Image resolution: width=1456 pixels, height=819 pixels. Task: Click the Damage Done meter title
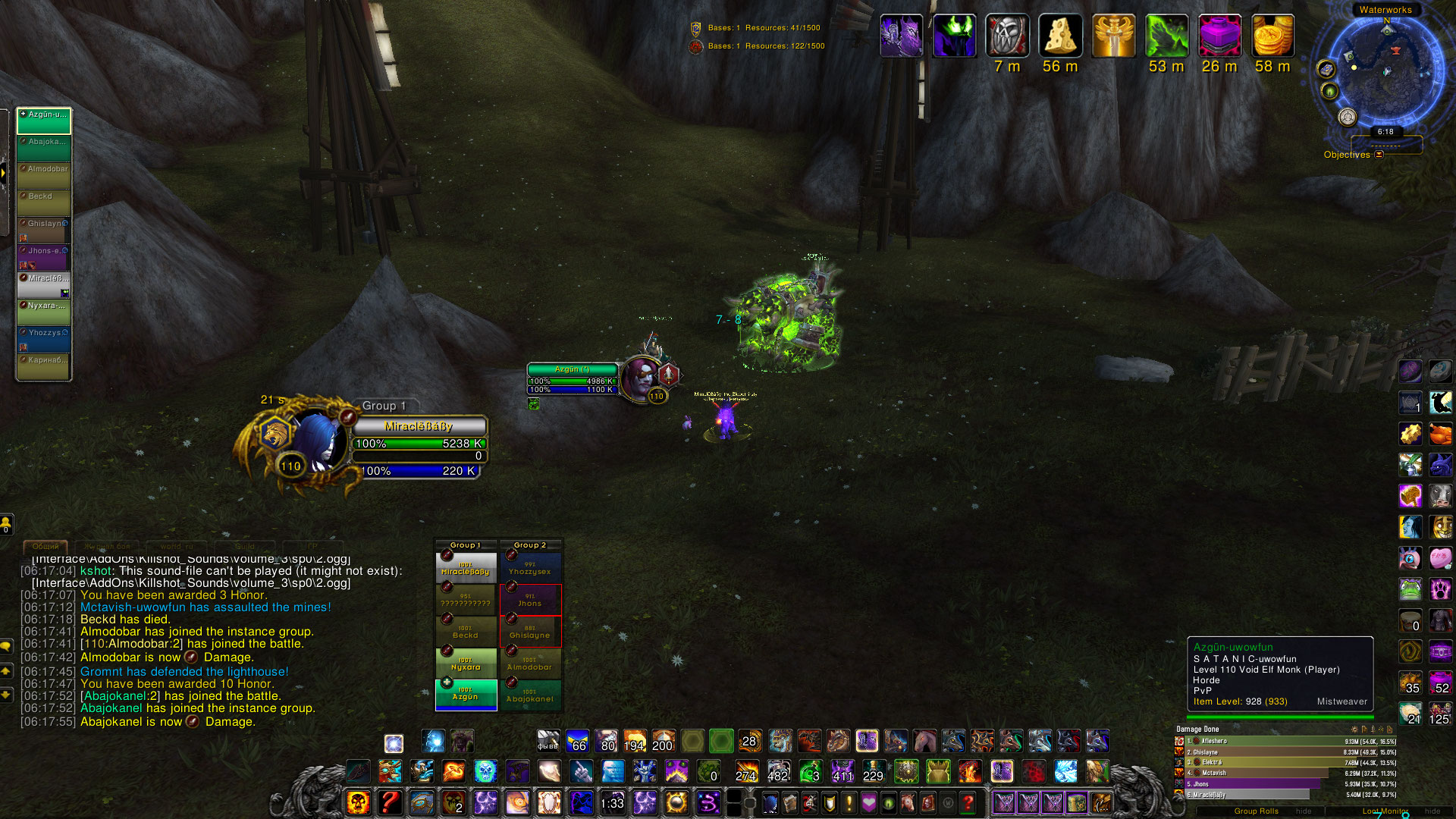pos(1197,729)
